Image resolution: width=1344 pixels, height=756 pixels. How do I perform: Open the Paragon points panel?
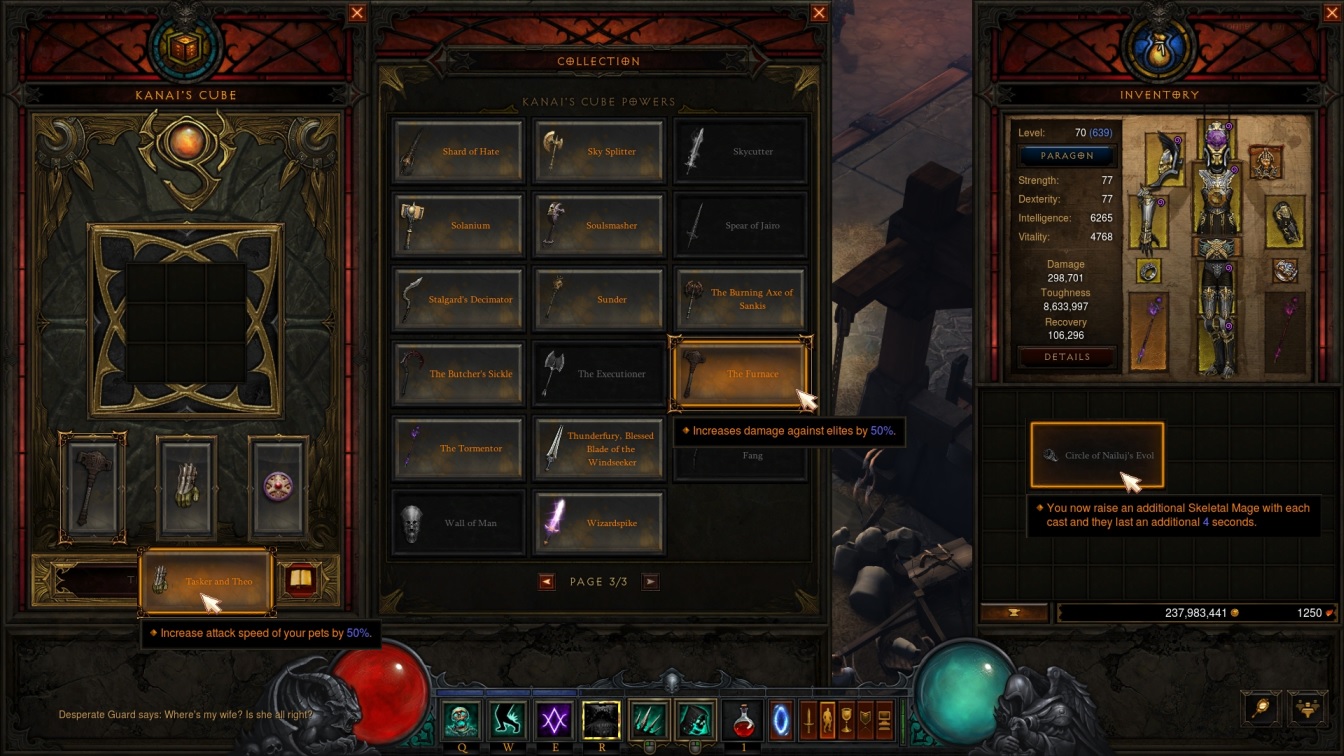pyautogui.click(x=1067, y=156)
